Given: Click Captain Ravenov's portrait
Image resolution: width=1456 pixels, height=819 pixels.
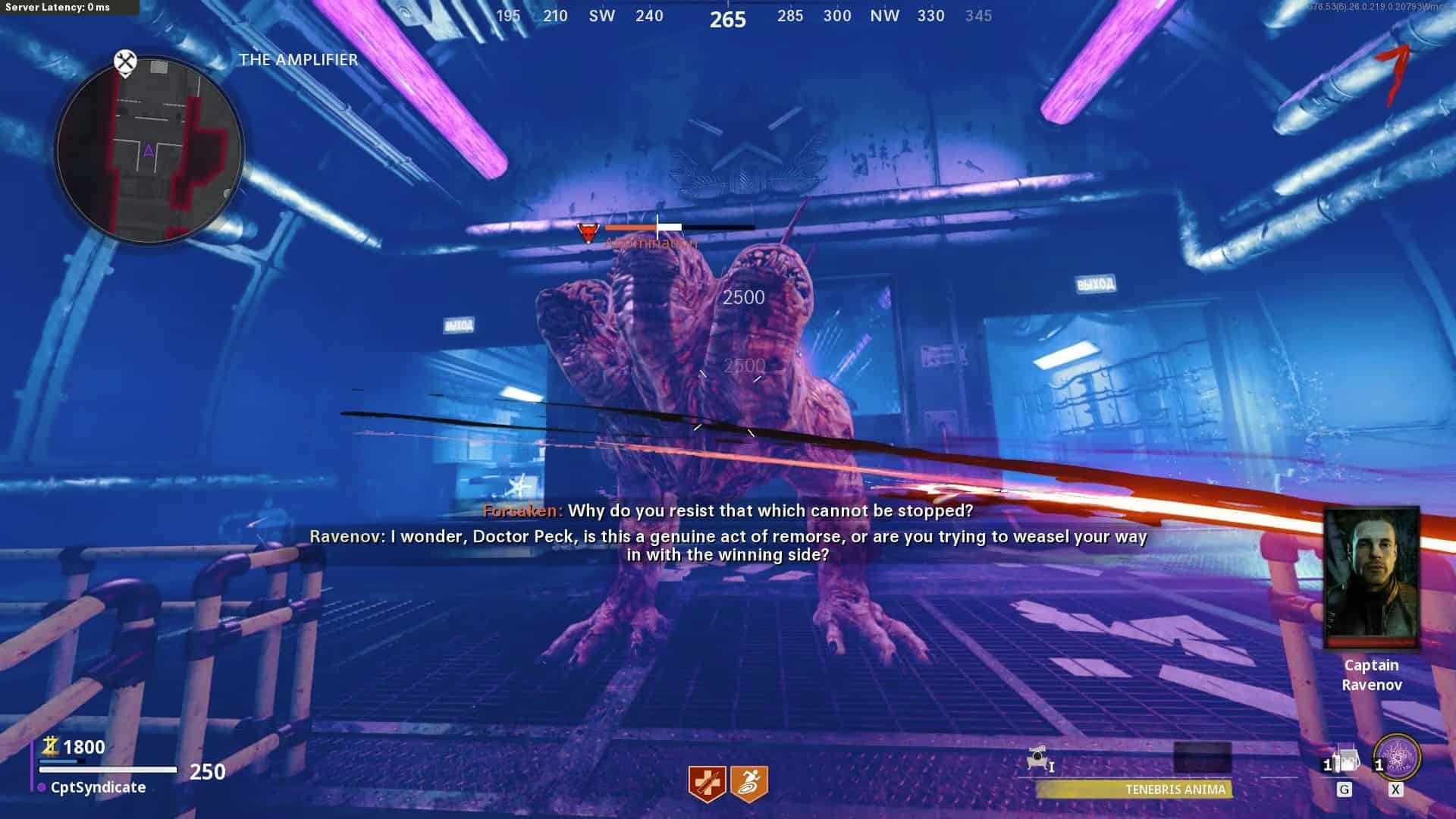Looking at the screenshot, I should 1371,578.
